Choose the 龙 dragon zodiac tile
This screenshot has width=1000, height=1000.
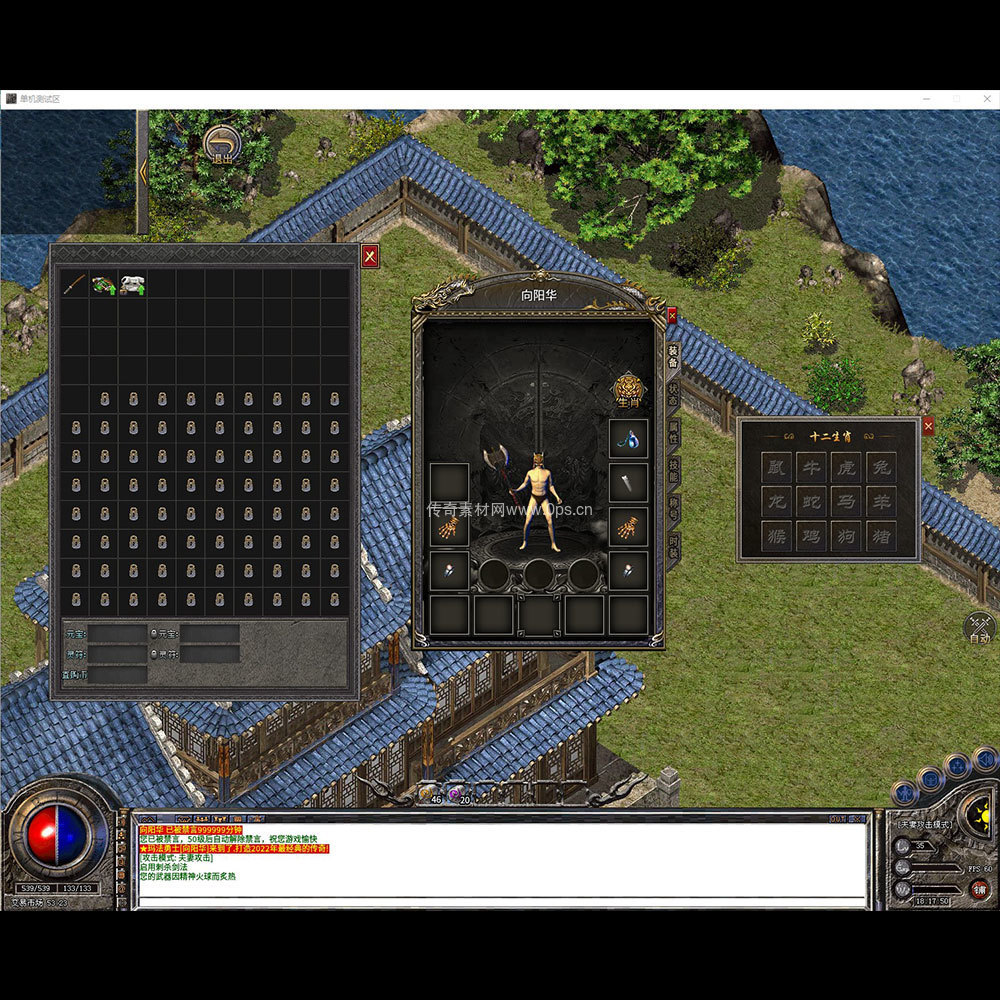[777, 501]
